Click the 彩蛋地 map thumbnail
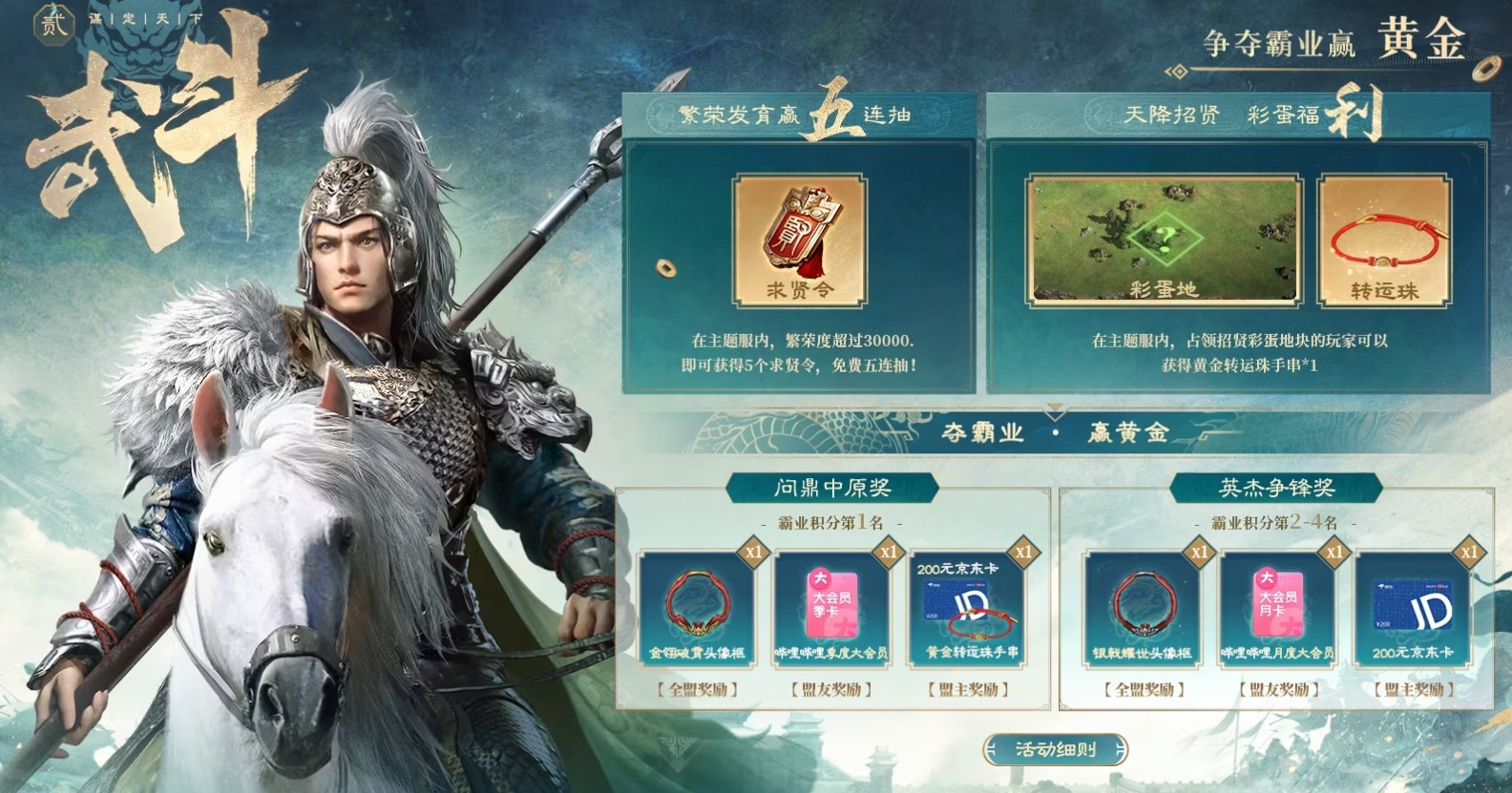The width and height of the screenshot is (1512, 793). 1166,239
